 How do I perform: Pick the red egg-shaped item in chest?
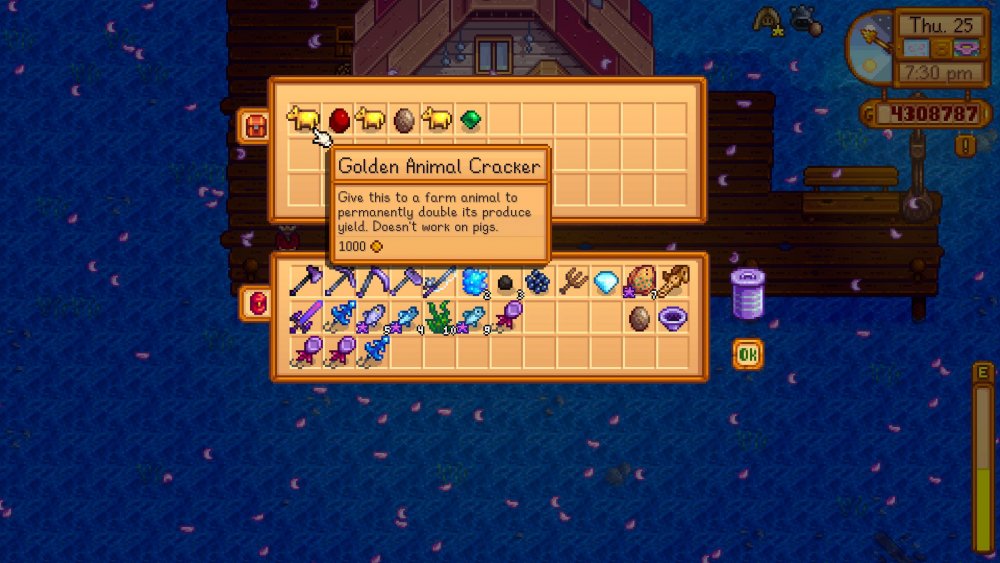339,120
